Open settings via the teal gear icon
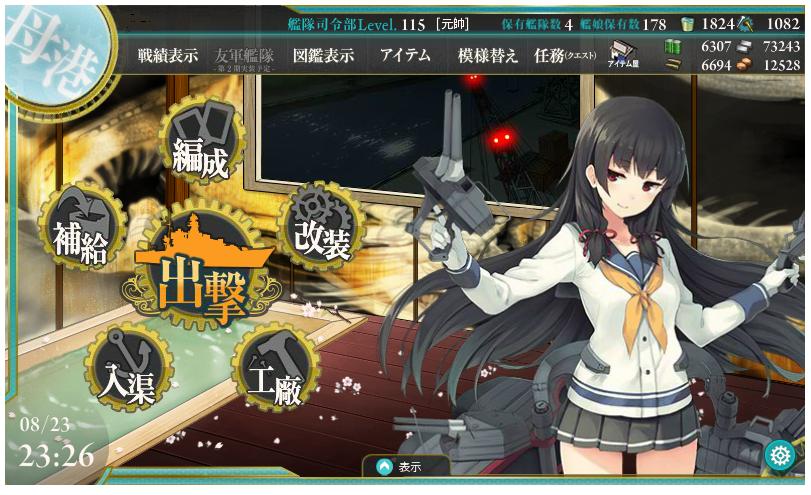Screen dimensions: 811x495 click(x=779, y=455)
